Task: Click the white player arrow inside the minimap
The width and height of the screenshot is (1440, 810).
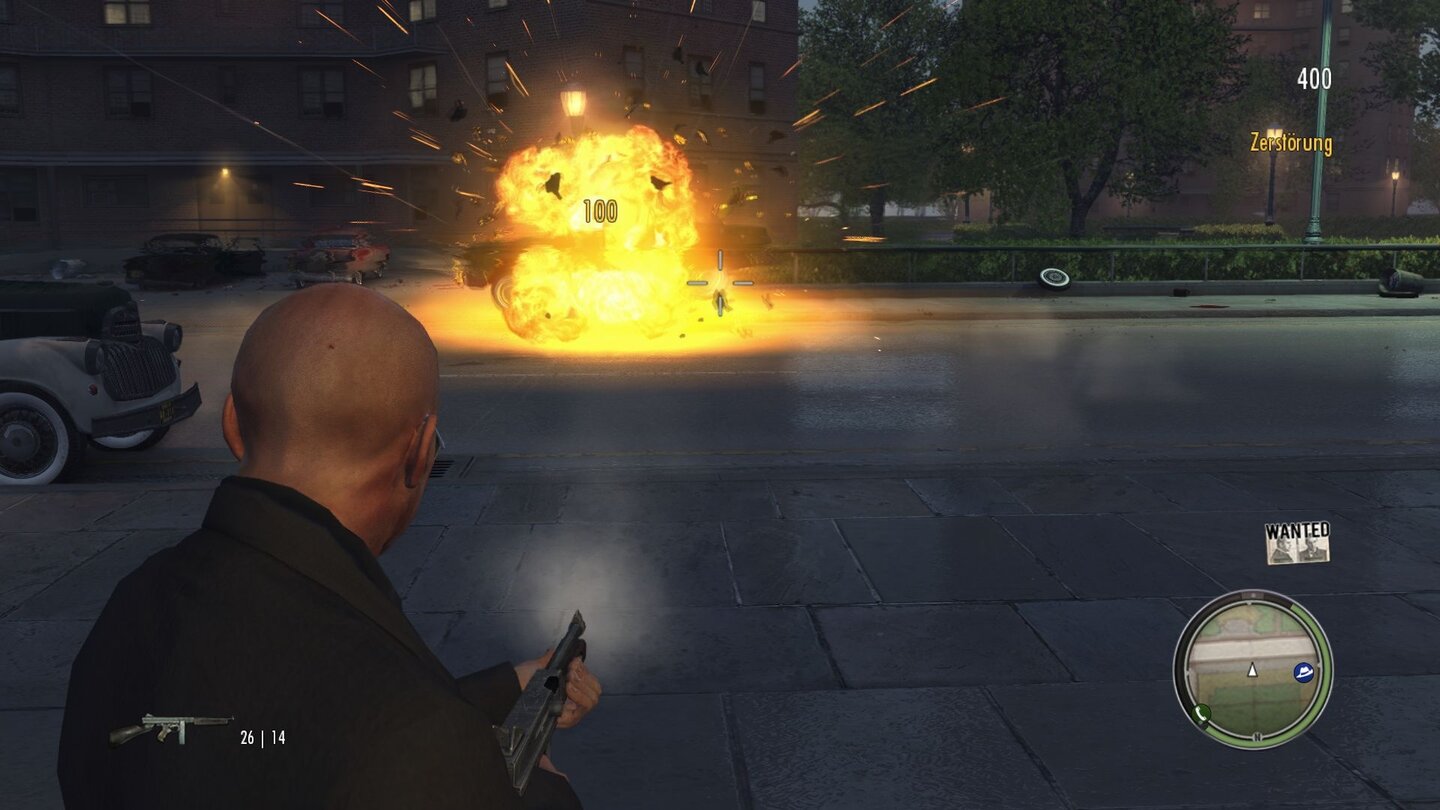Action: point(1252,671)
